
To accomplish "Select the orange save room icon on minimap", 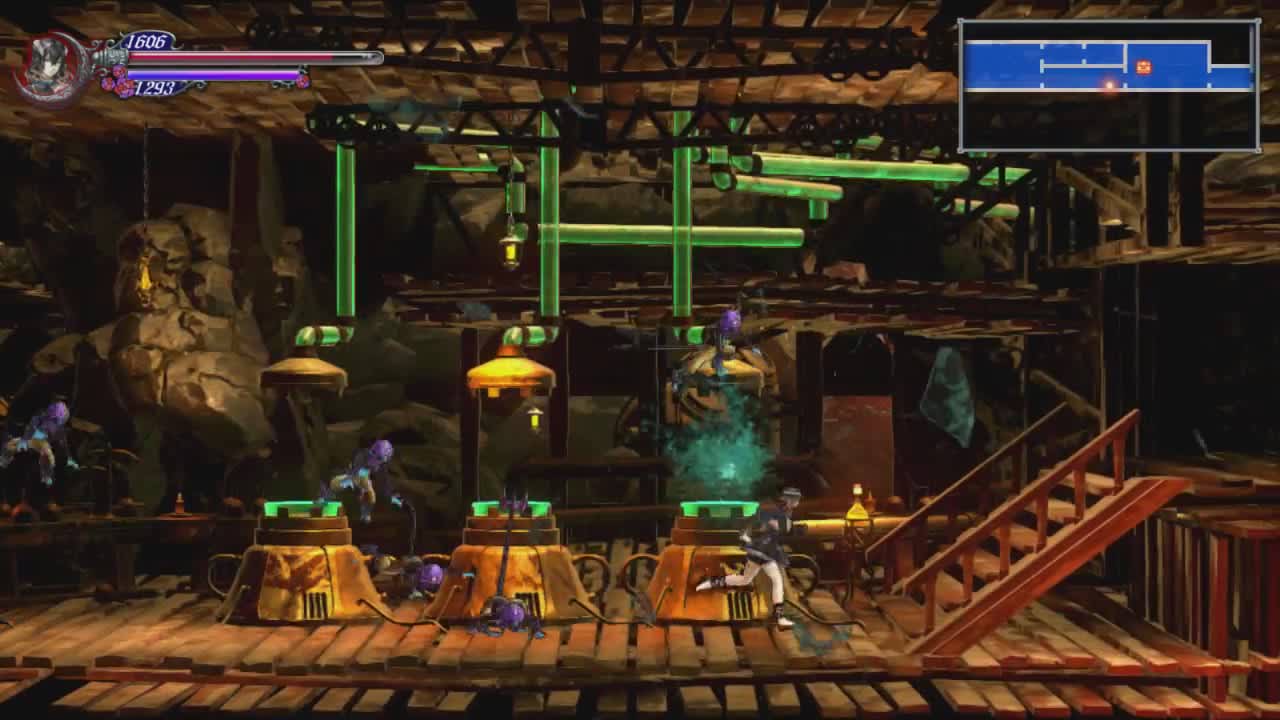I will coord(1143,67).
